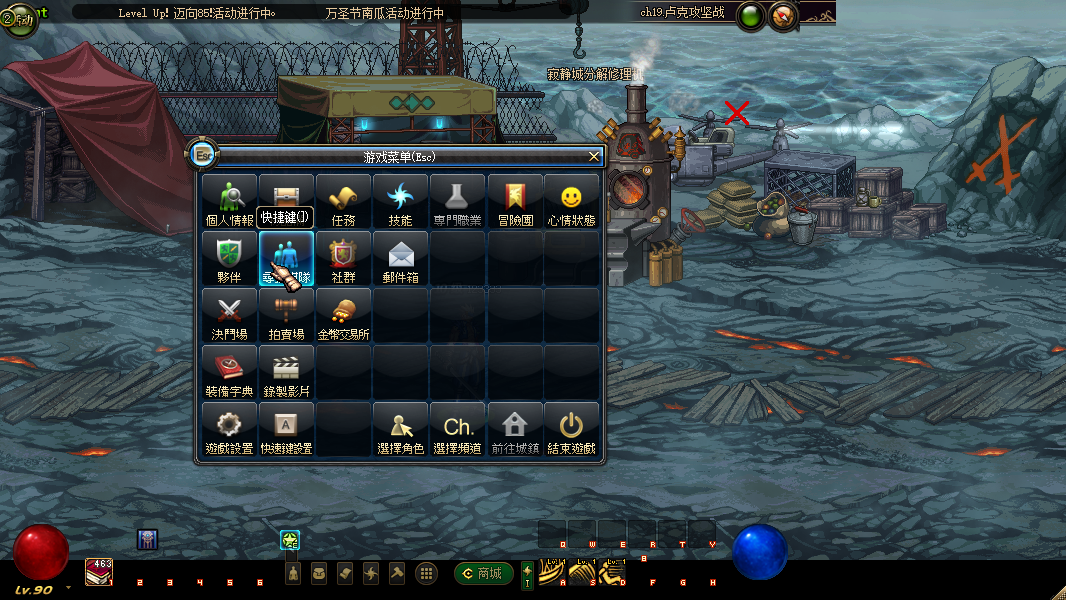Image resolution: width=1066 pixels, height=600 pixels.
Task: Start 錄製影片 video recording
Action: click(x=286, y=373)
